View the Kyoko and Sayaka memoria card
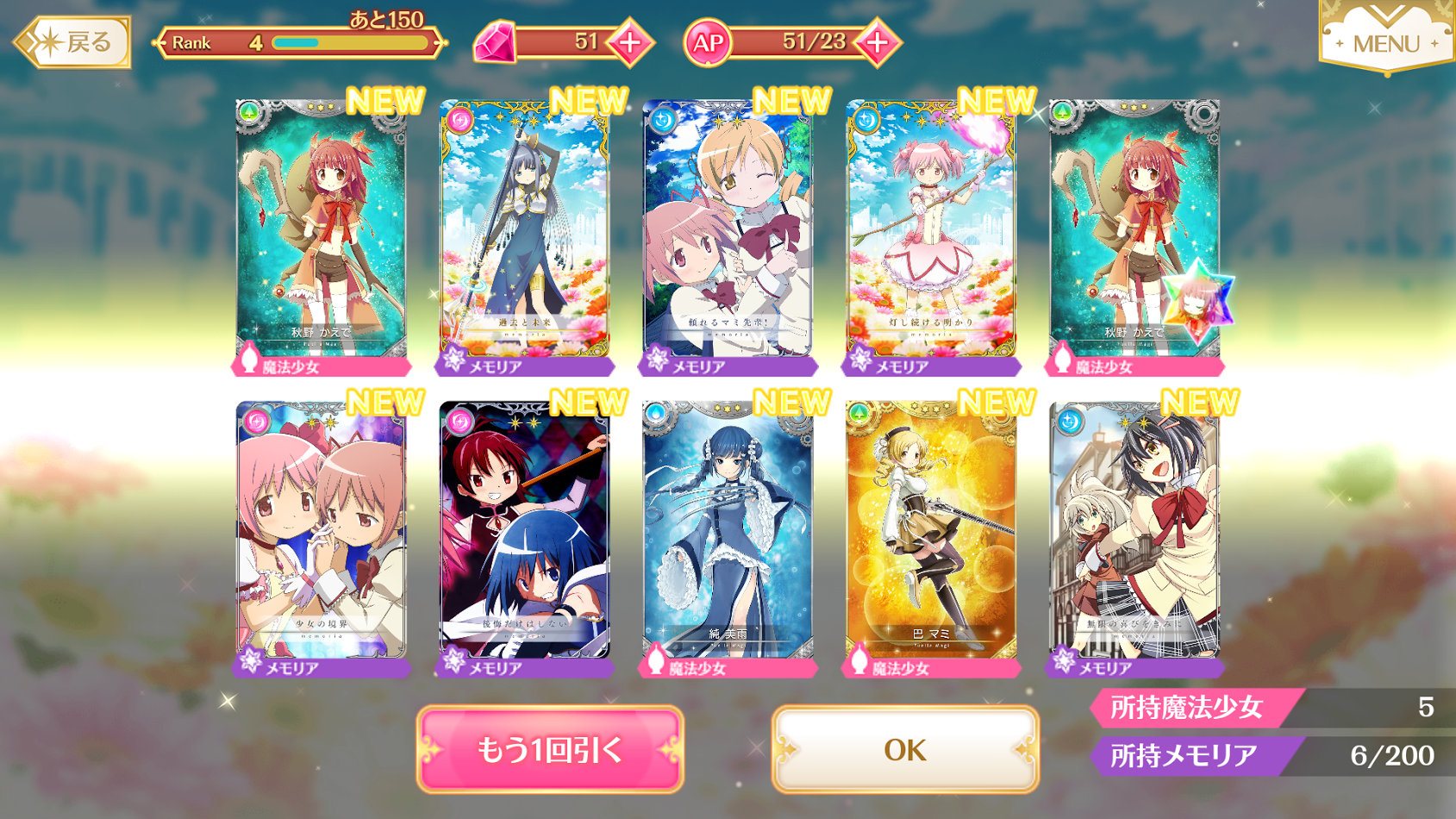1456x819 pixels. tap(525, 535)
